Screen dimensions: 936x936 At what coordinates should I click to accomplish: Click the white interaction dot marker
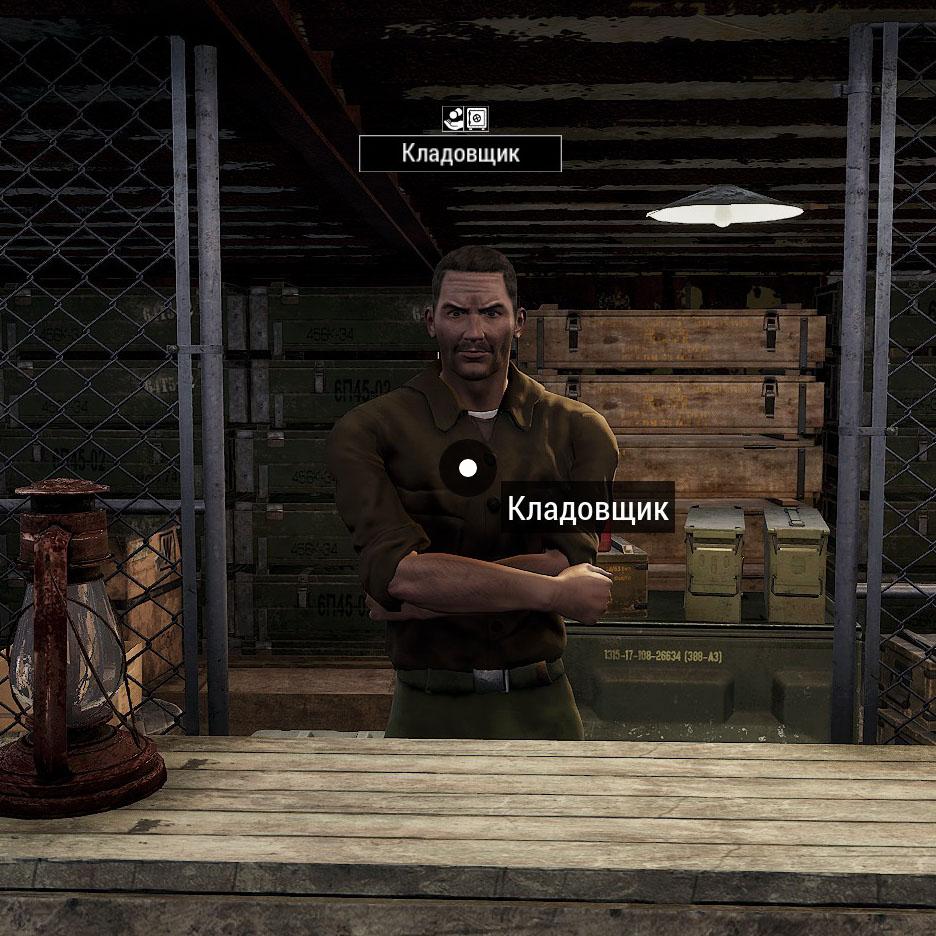(467, 467)
